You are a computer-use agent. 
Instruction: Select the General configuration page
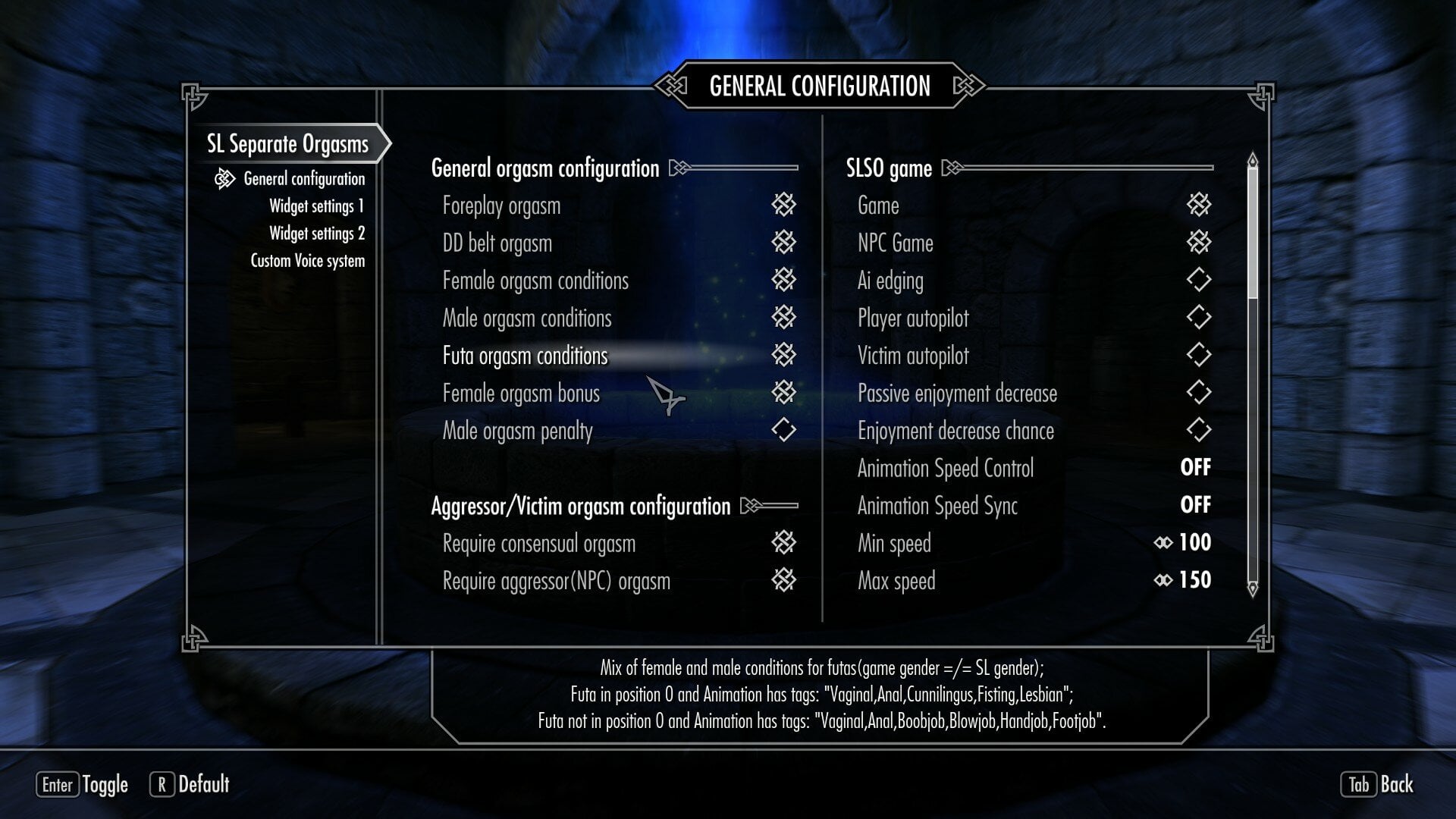303,179
